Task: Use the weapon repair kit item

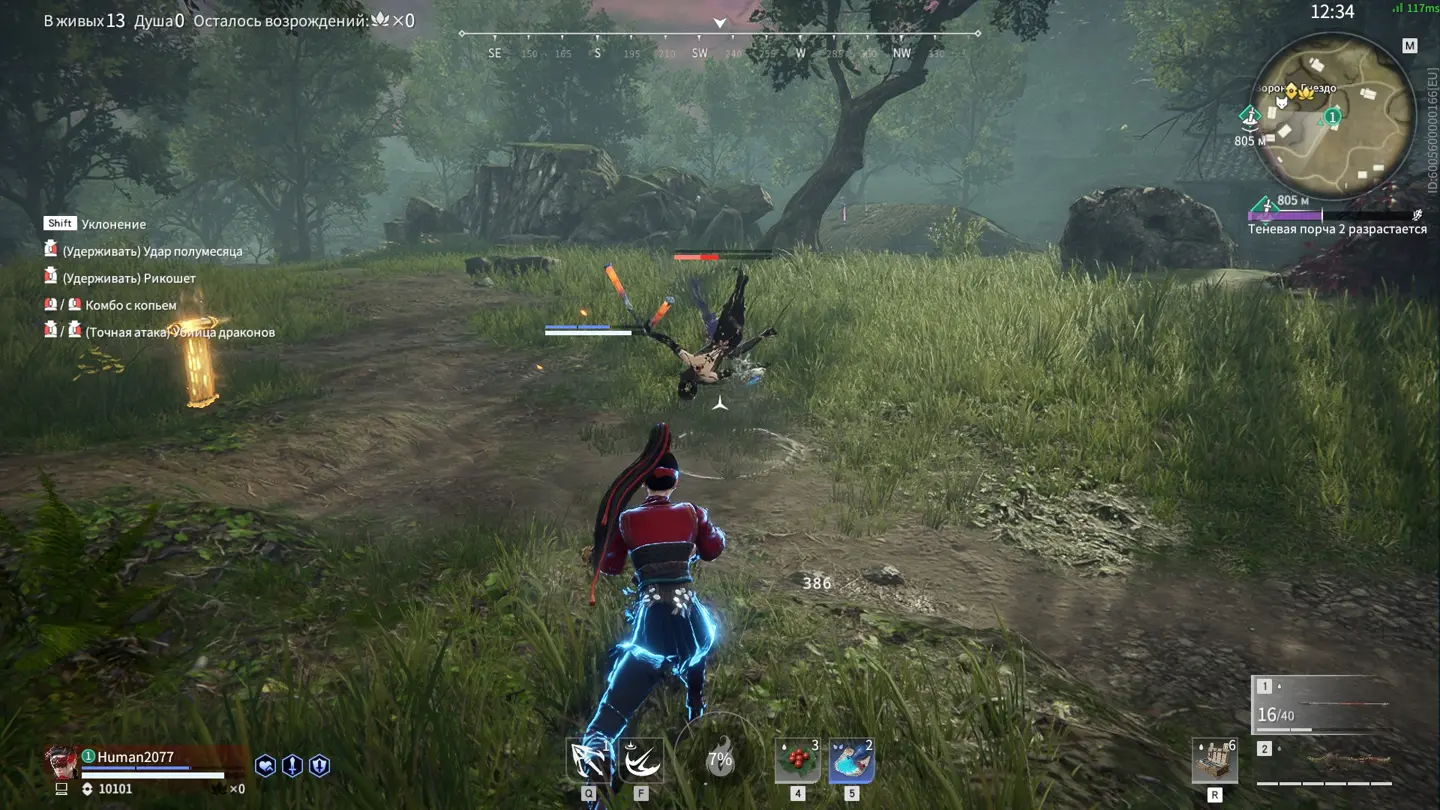Action: 1214,762
